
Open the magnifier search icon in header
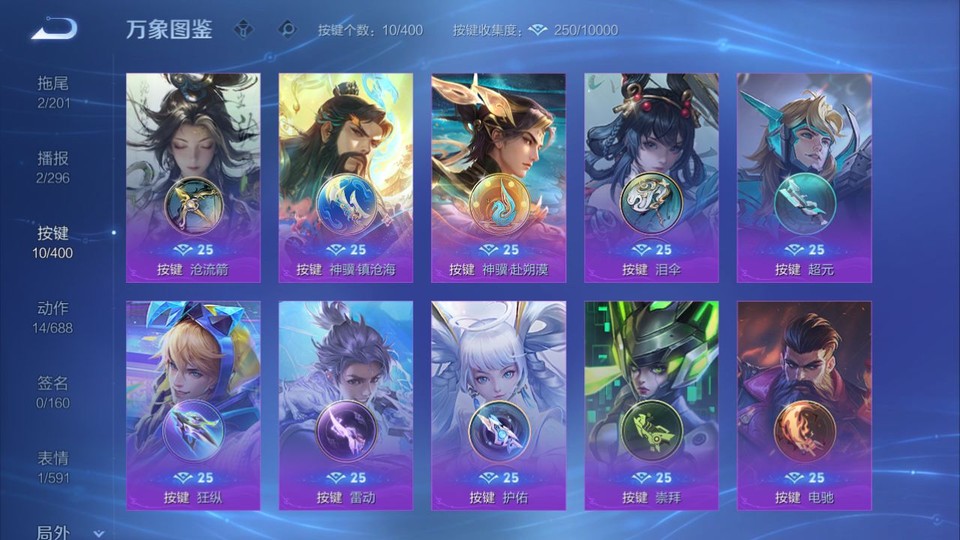click(x=287, y=30)
